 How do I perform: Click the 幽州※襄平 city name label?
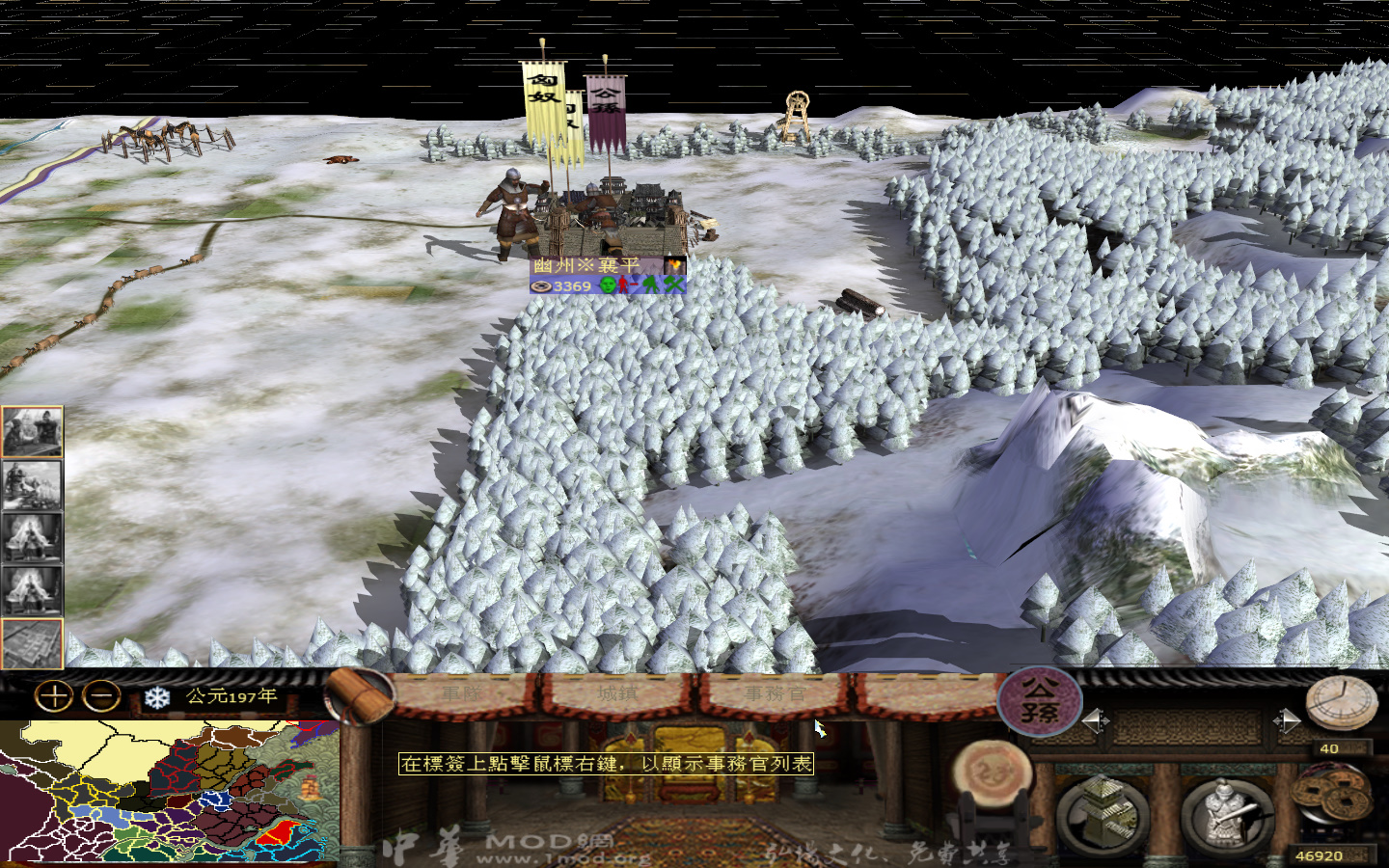click(x=586, y=262)
